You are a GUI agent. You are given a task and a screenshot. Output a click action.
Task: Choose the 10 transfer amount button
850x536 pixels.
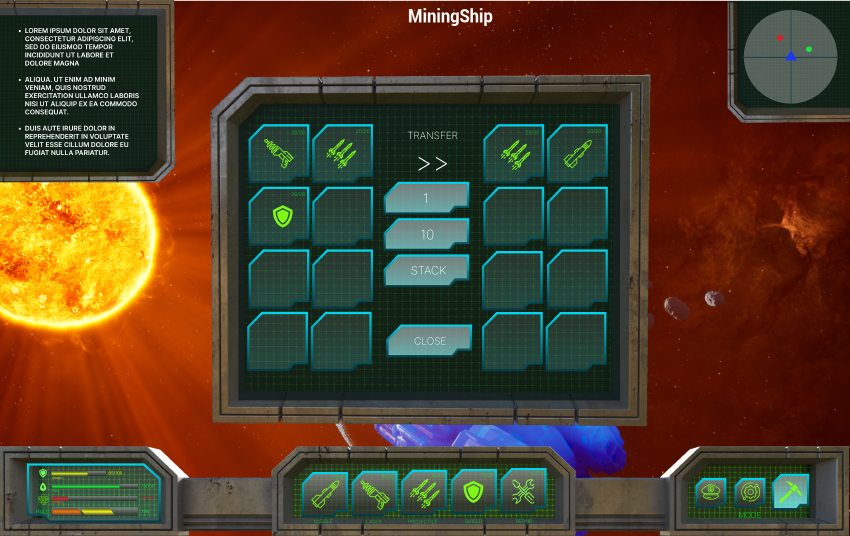pos(427,234)
